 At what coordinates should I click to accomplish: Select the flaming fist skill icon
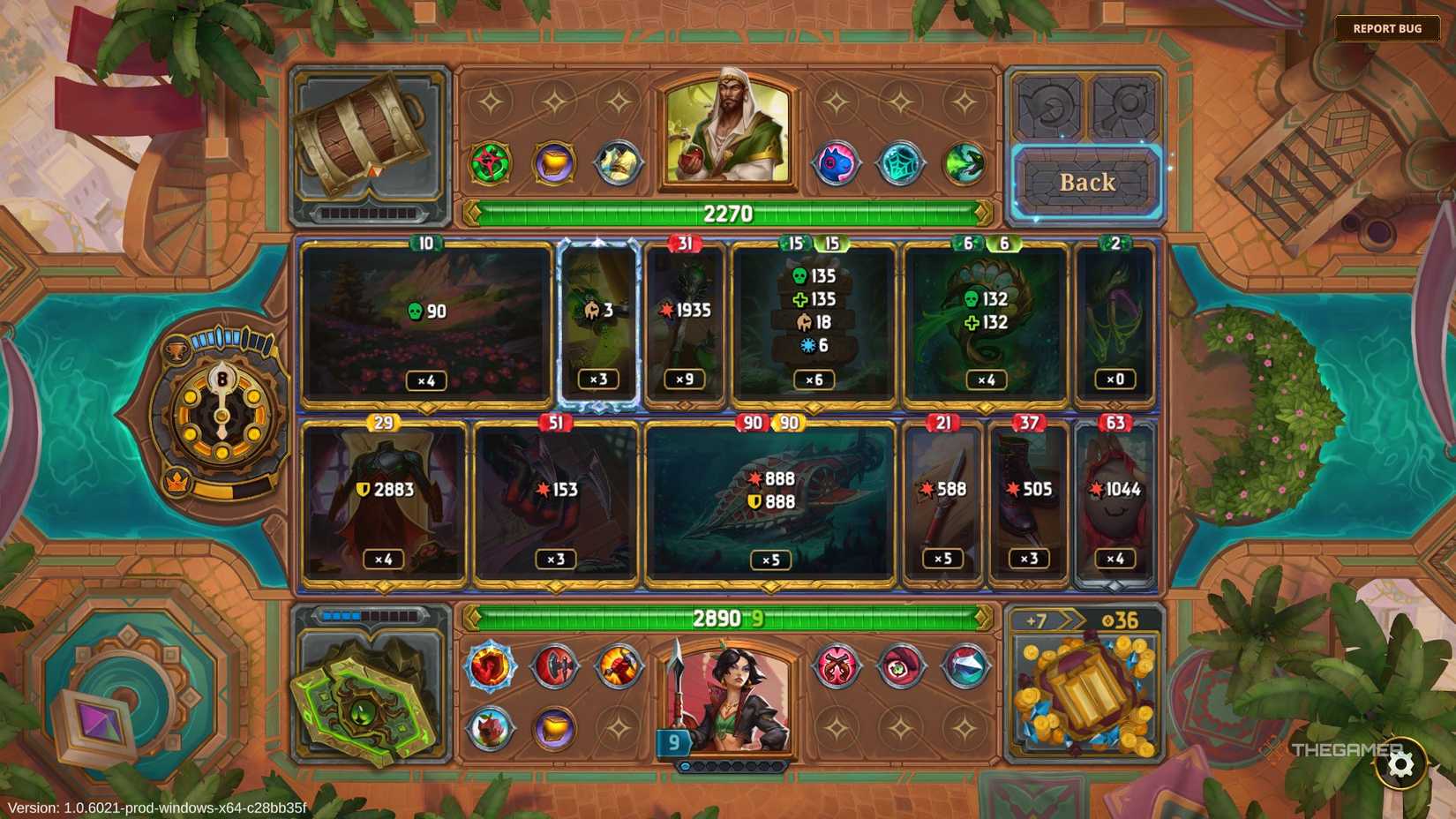tap(491, 668)
